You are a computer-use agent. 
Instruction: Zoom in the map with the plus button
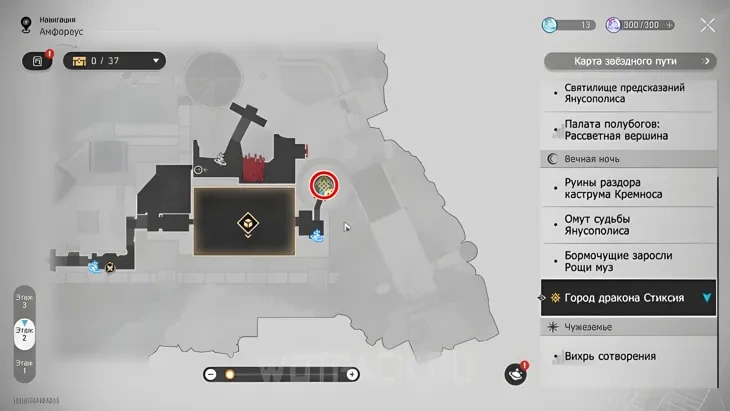tap(352, 374)
